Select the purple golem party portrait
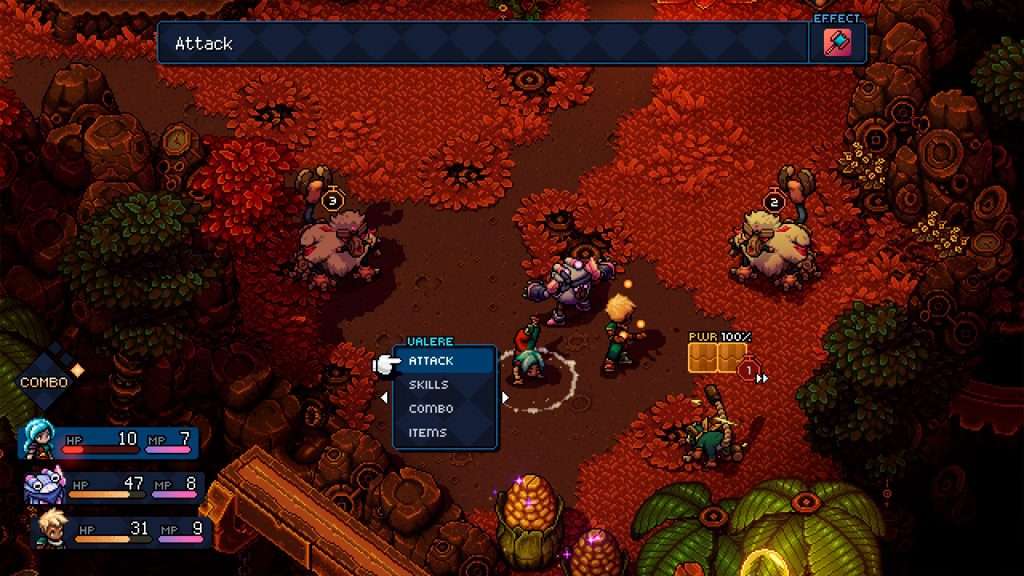This screenshot has height=576, width=1024. pos(45,486)
